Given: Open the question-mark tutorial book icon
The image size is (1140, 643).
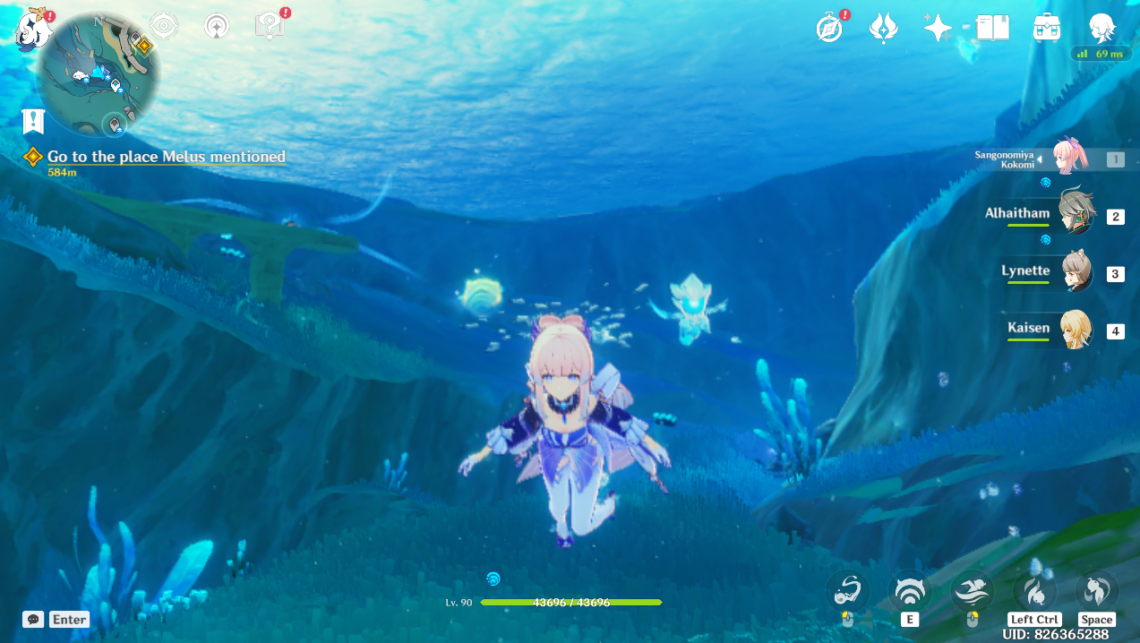Looking at the screenshot, I should tap(268, 26).
